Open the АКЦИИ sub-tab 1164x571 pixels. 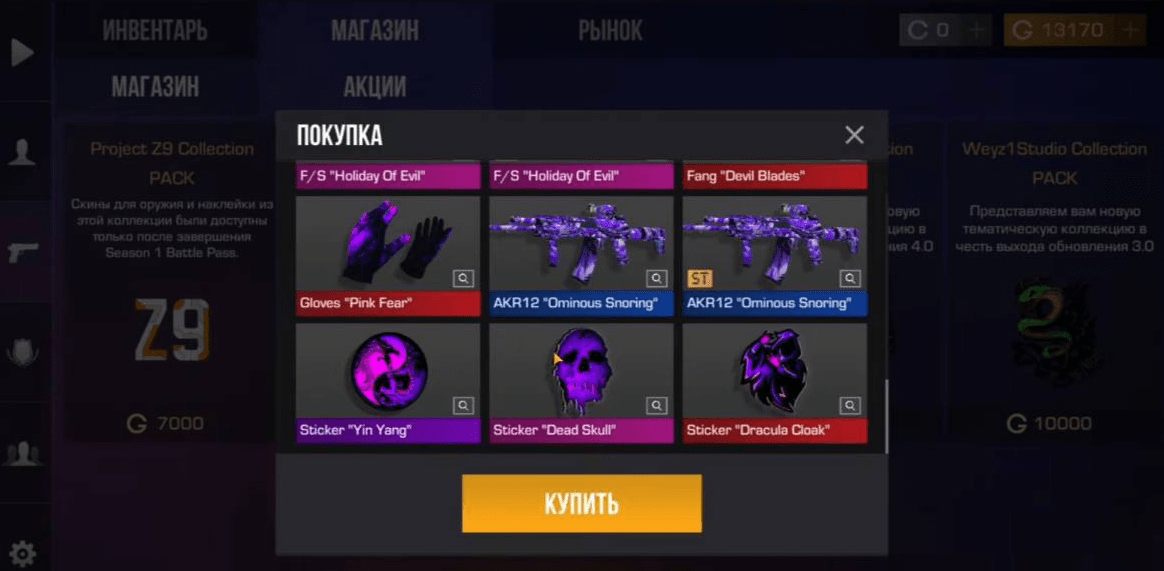(374, 87)
